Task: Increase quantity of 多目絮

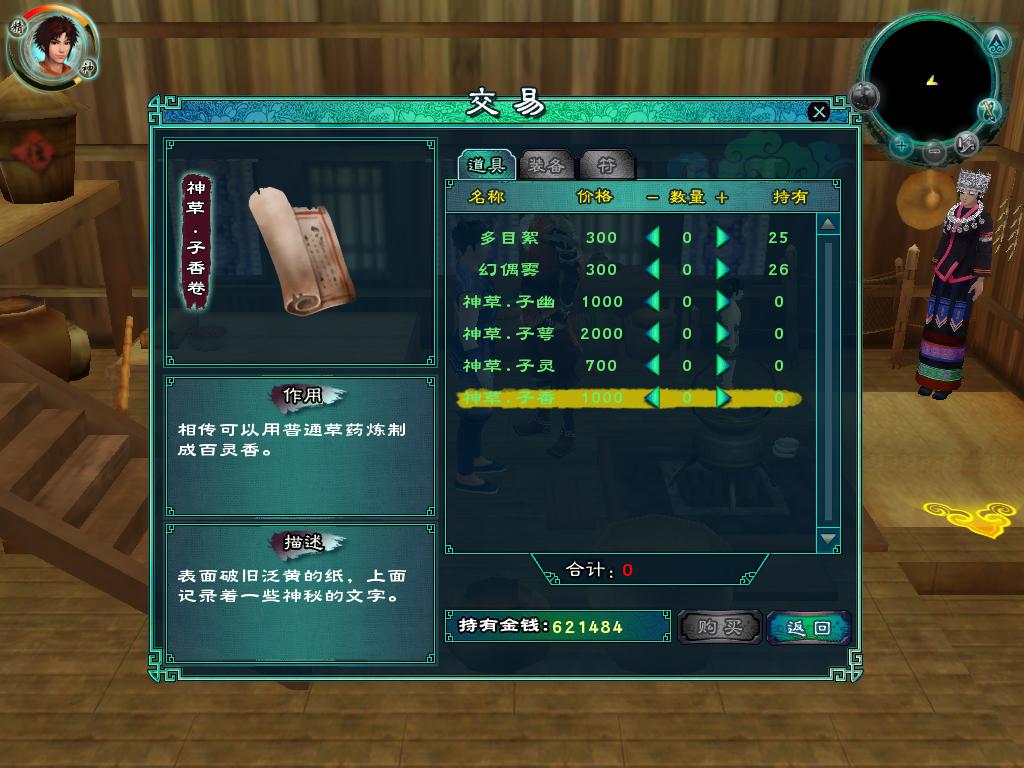Action: point(722,238)
